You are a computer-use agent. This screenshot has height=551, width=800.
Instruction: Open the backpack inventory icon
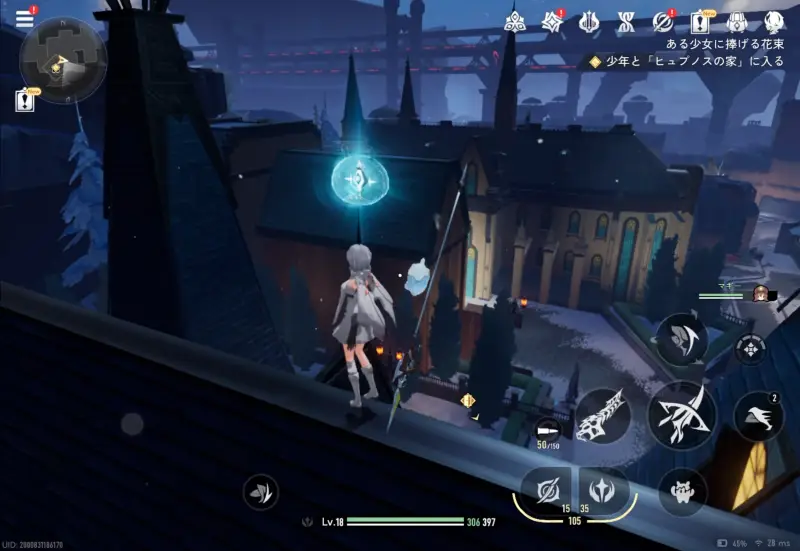coord(737,22)
